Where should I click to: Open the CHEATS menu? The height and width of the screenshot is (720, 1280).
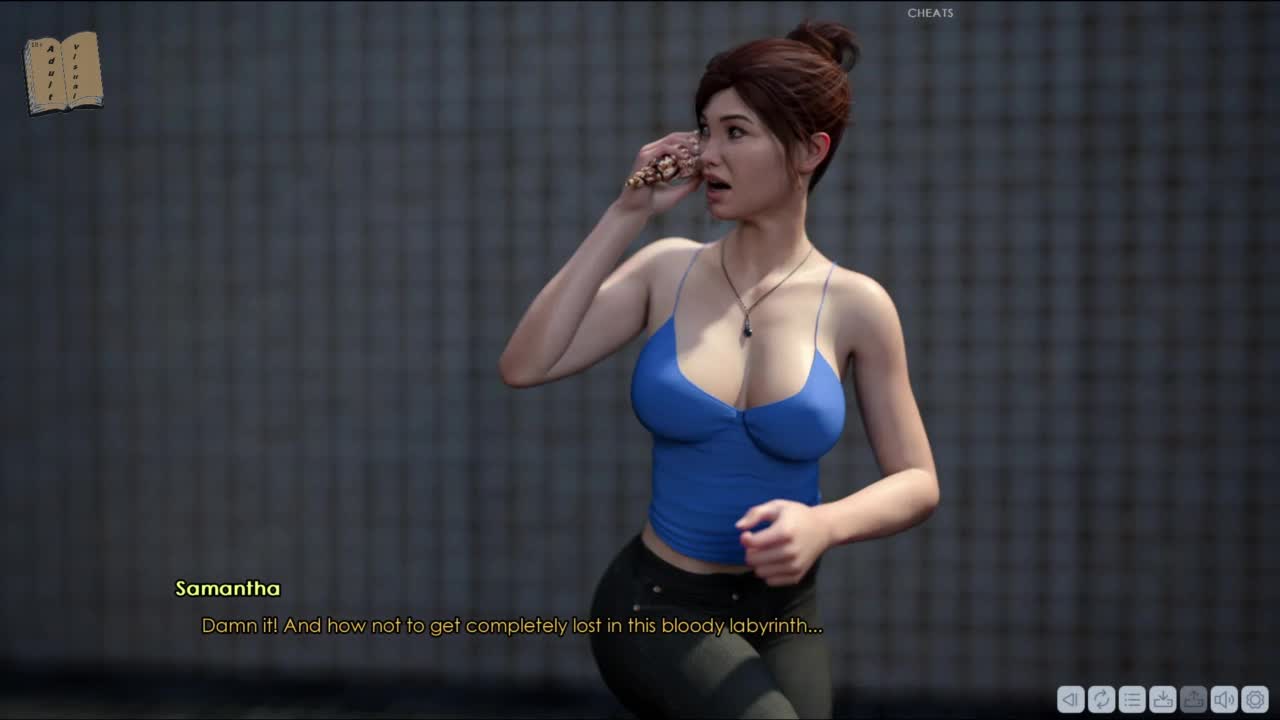pos(930,13)
